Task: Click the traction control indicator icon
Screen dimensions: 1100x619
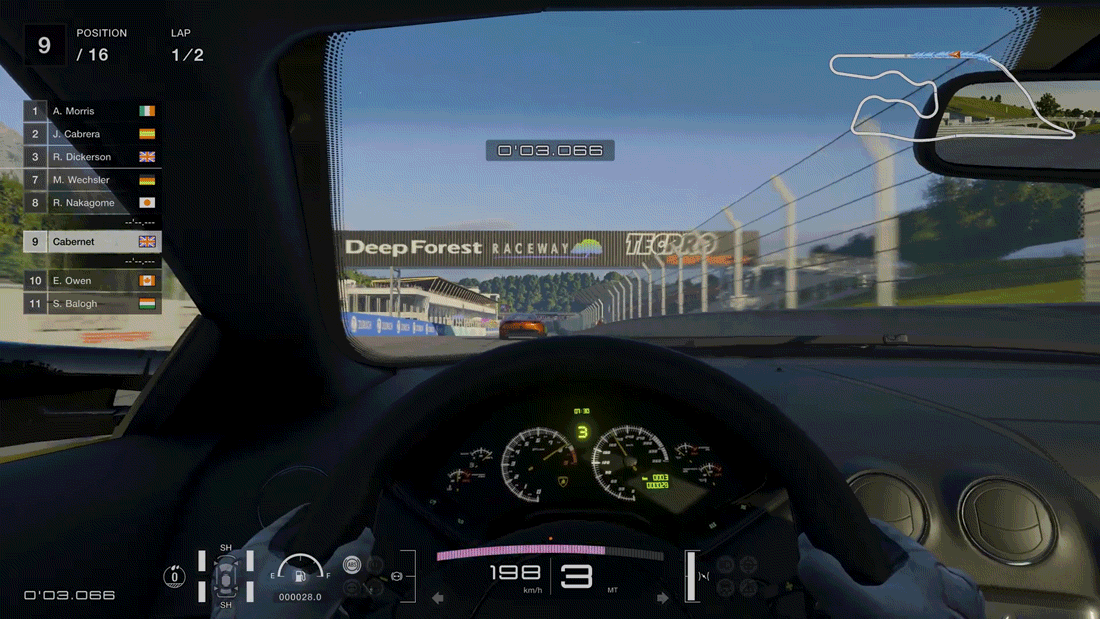Action: pos(175,576)
